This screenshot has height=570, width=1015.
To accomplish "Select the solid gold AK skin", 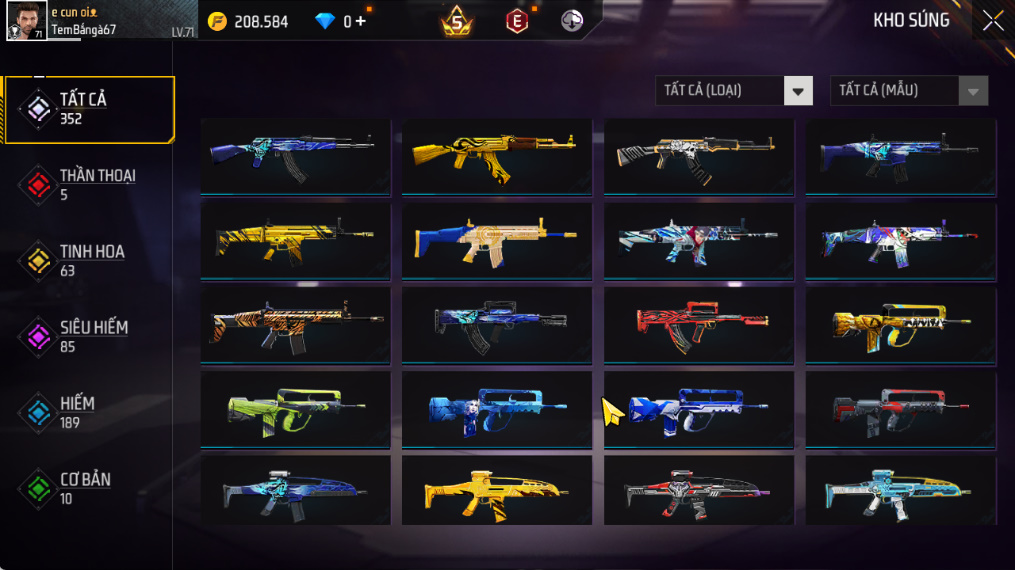I will coord(497,156).
